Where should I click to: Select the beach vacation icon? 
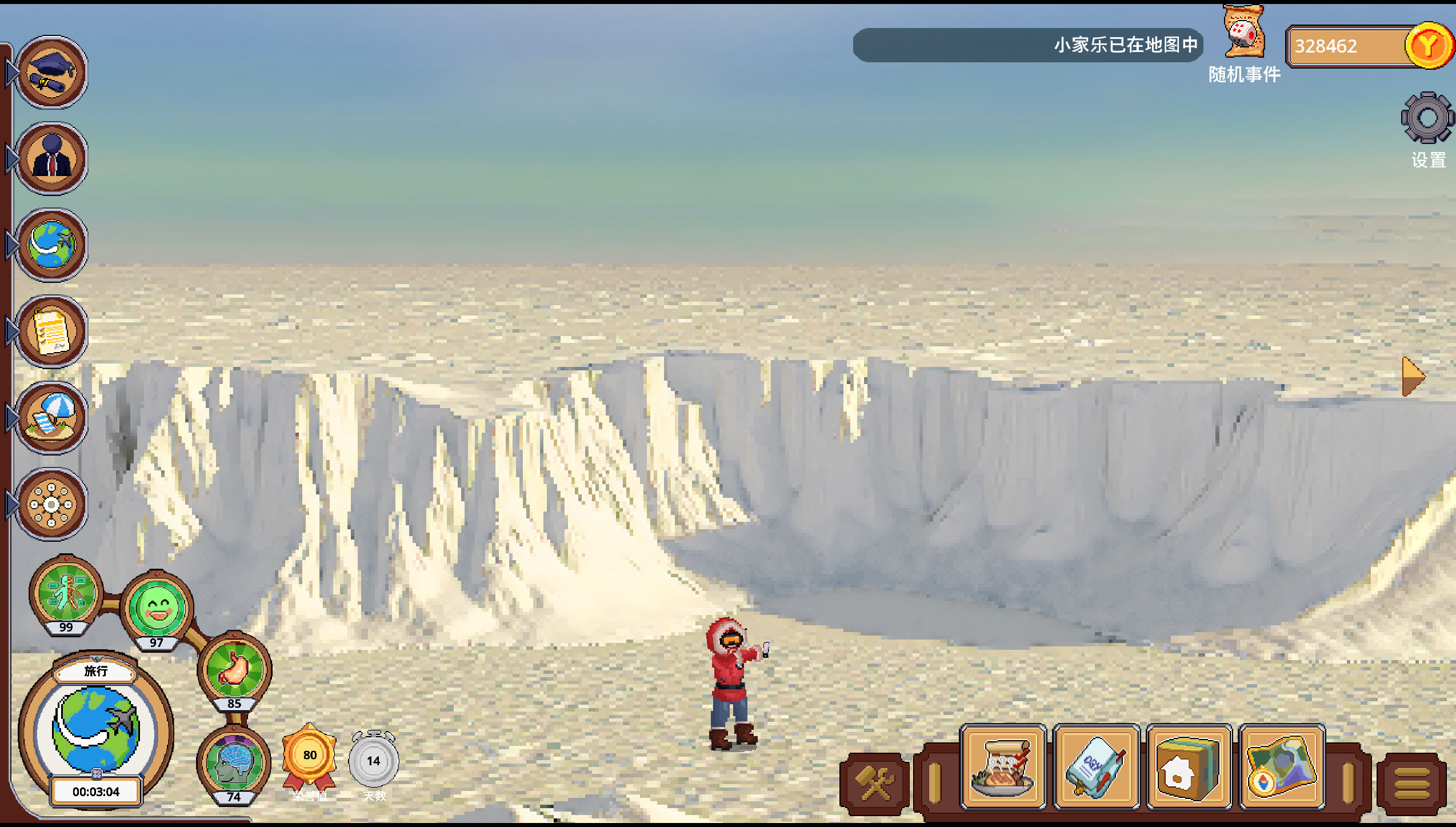click(x=51, y=416)
